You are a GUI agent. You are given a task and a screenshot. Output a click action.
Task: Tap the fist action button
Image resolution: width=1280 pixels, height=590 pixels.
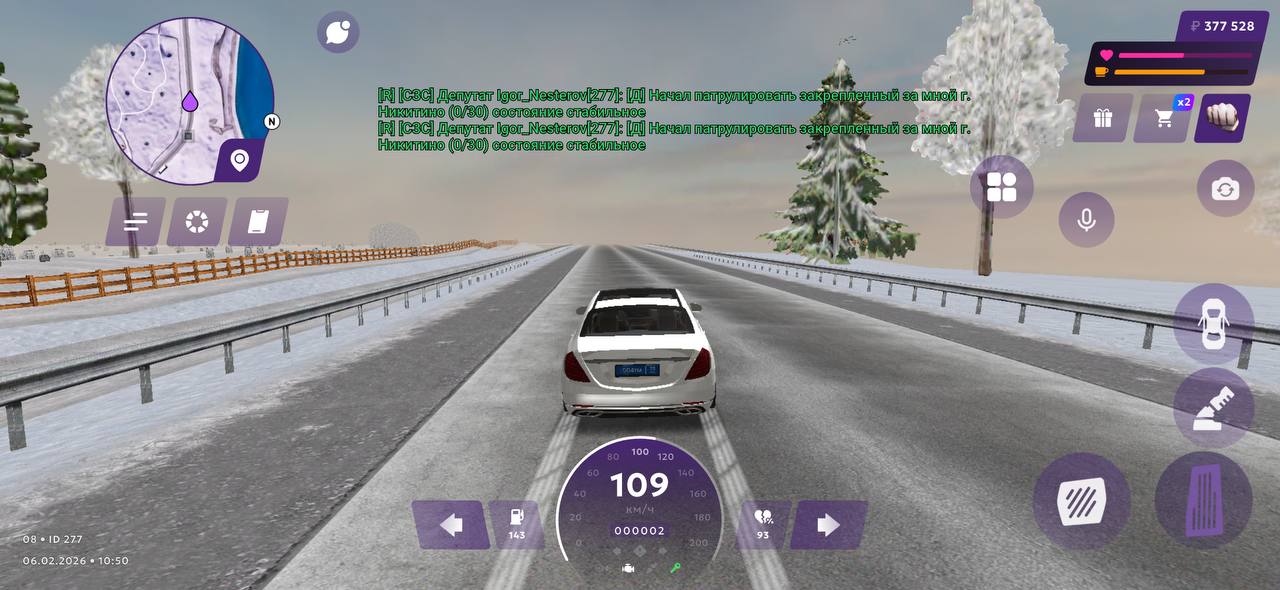[x=1222, y=118]
